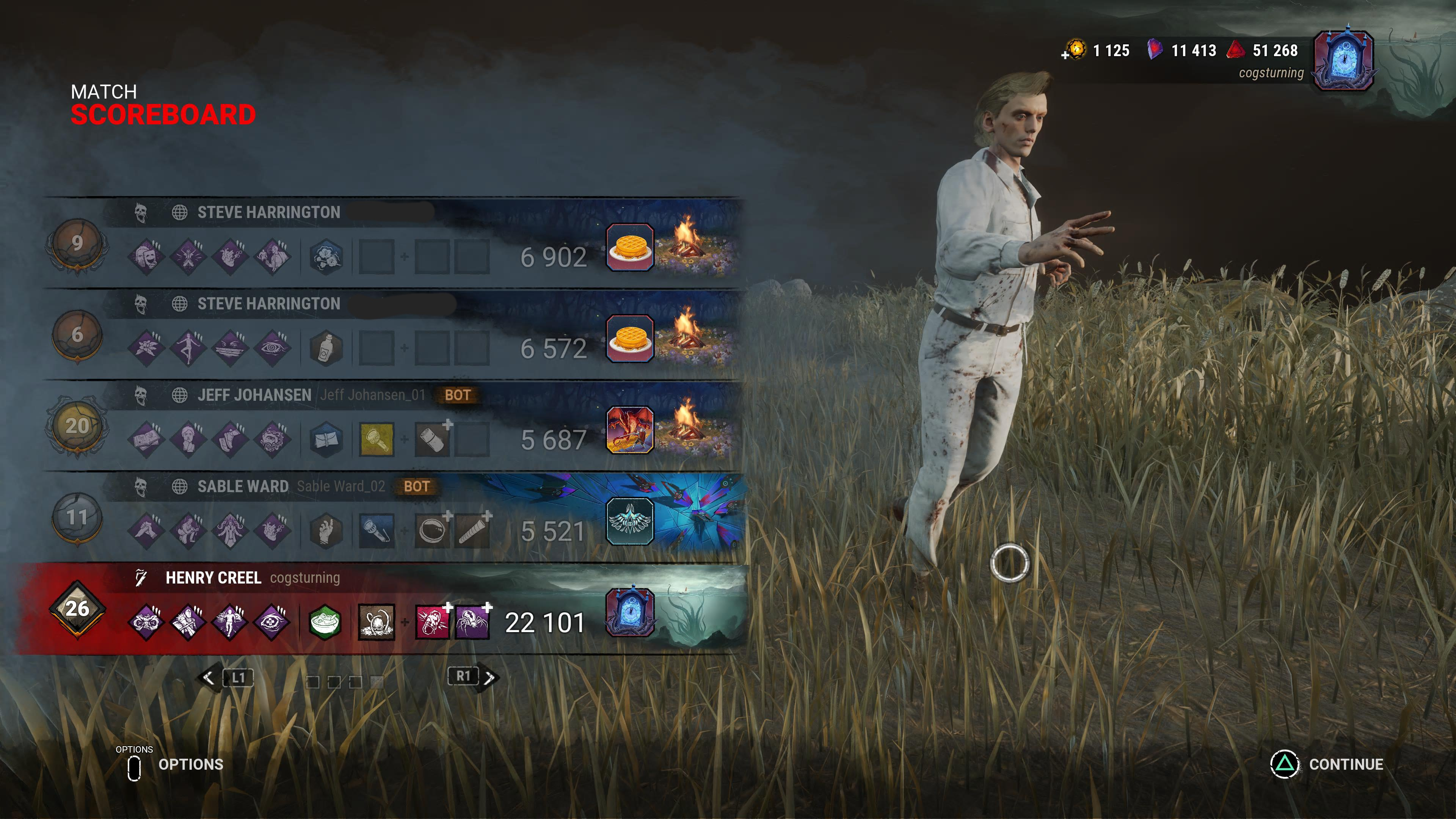Inspect Henry Creel's spider add-on
The height and width of the screenshot is (819, 1456).
tap(472, 622)
